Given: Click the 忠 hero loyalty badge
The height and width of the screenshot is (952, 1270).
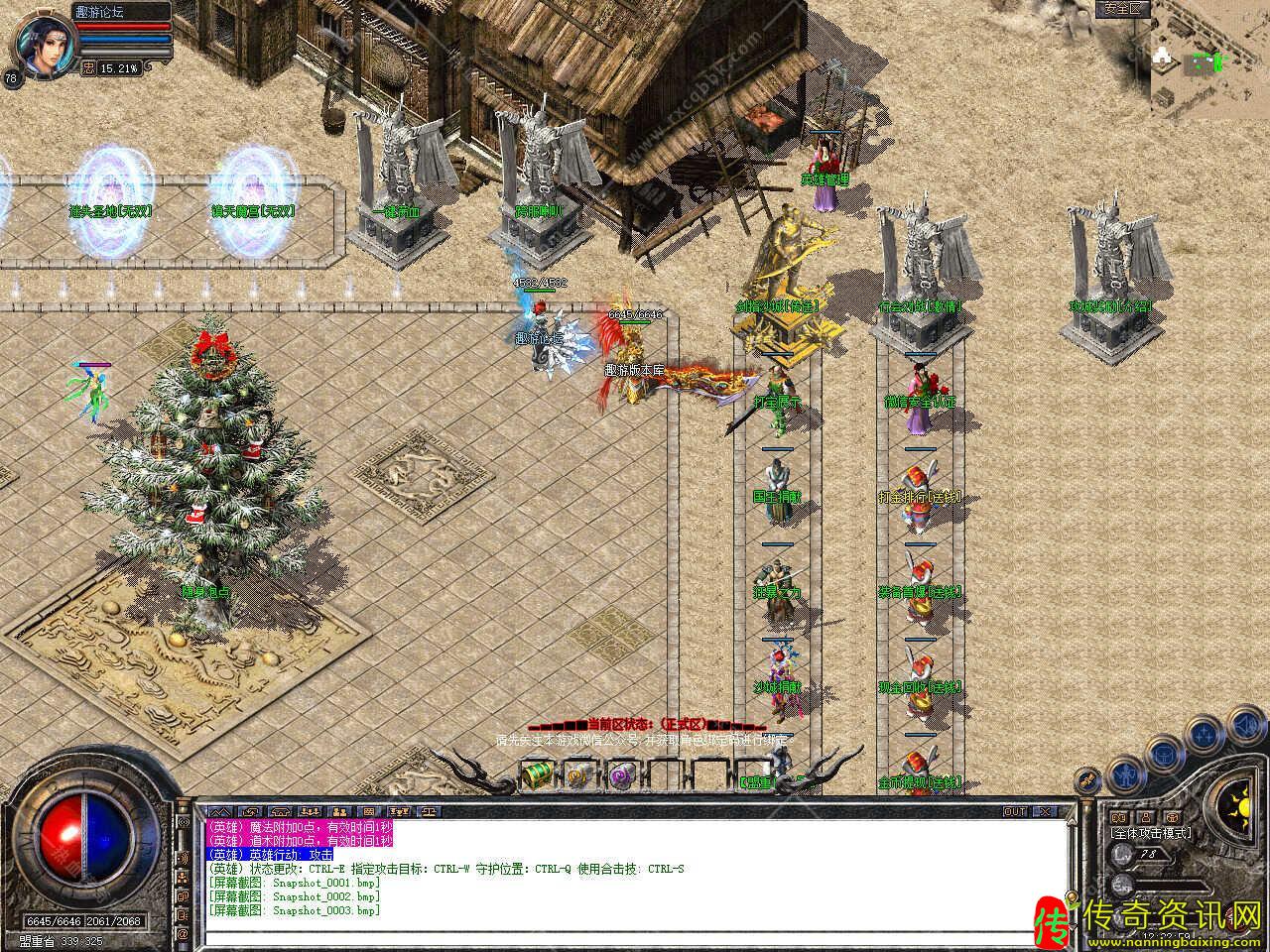Looking at the screenshot, I should point(88,67).
